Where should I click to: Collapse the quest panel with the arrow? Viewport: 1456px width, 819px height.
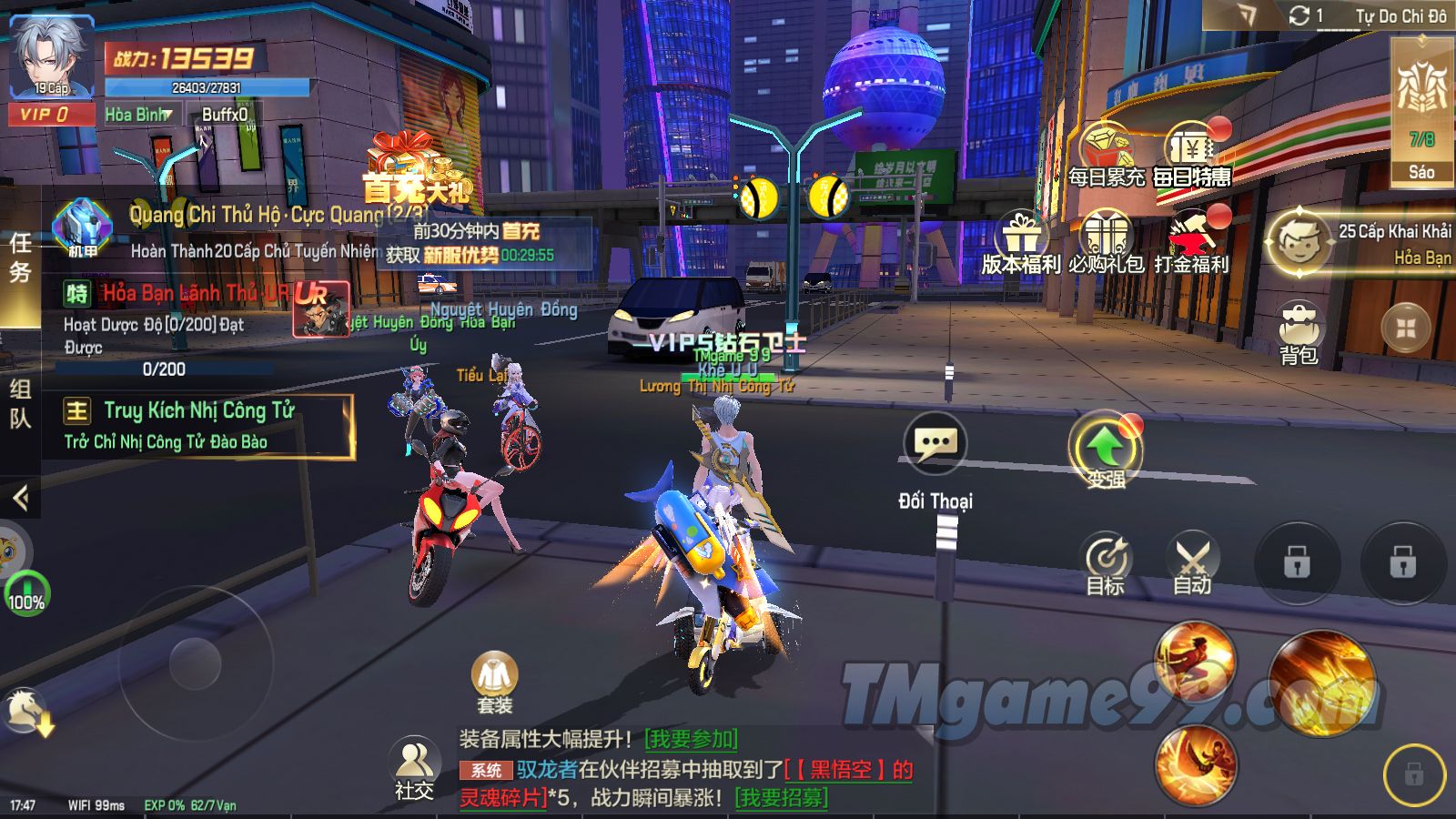(x=20, y=497)
